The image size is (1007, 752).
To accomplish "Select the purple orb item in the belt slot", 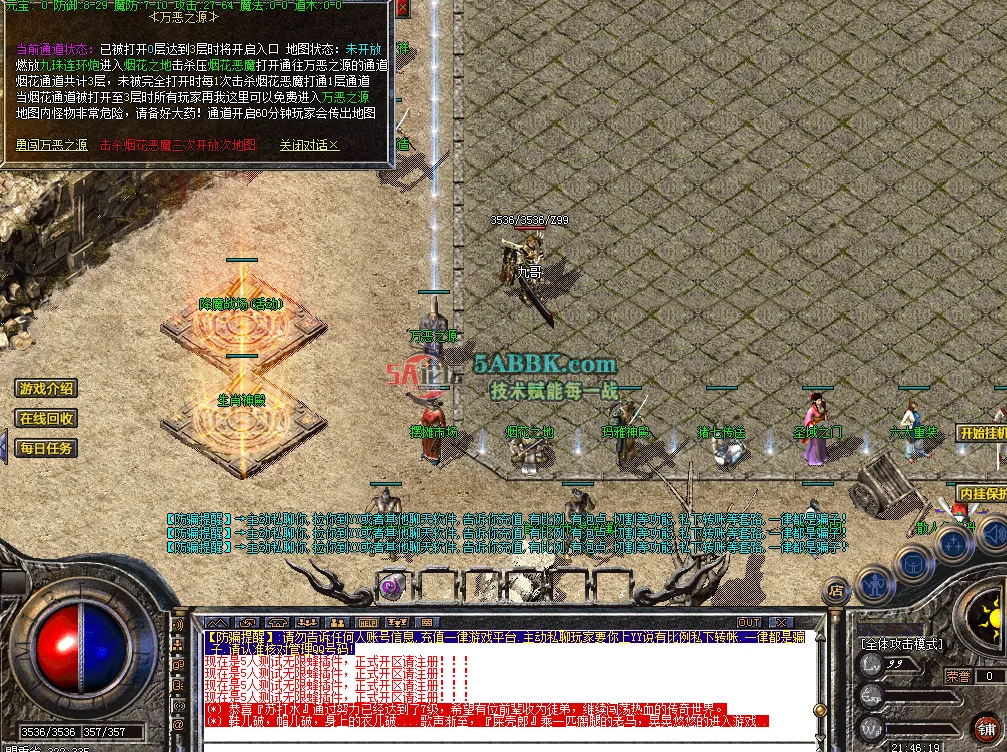I will 389,585.
